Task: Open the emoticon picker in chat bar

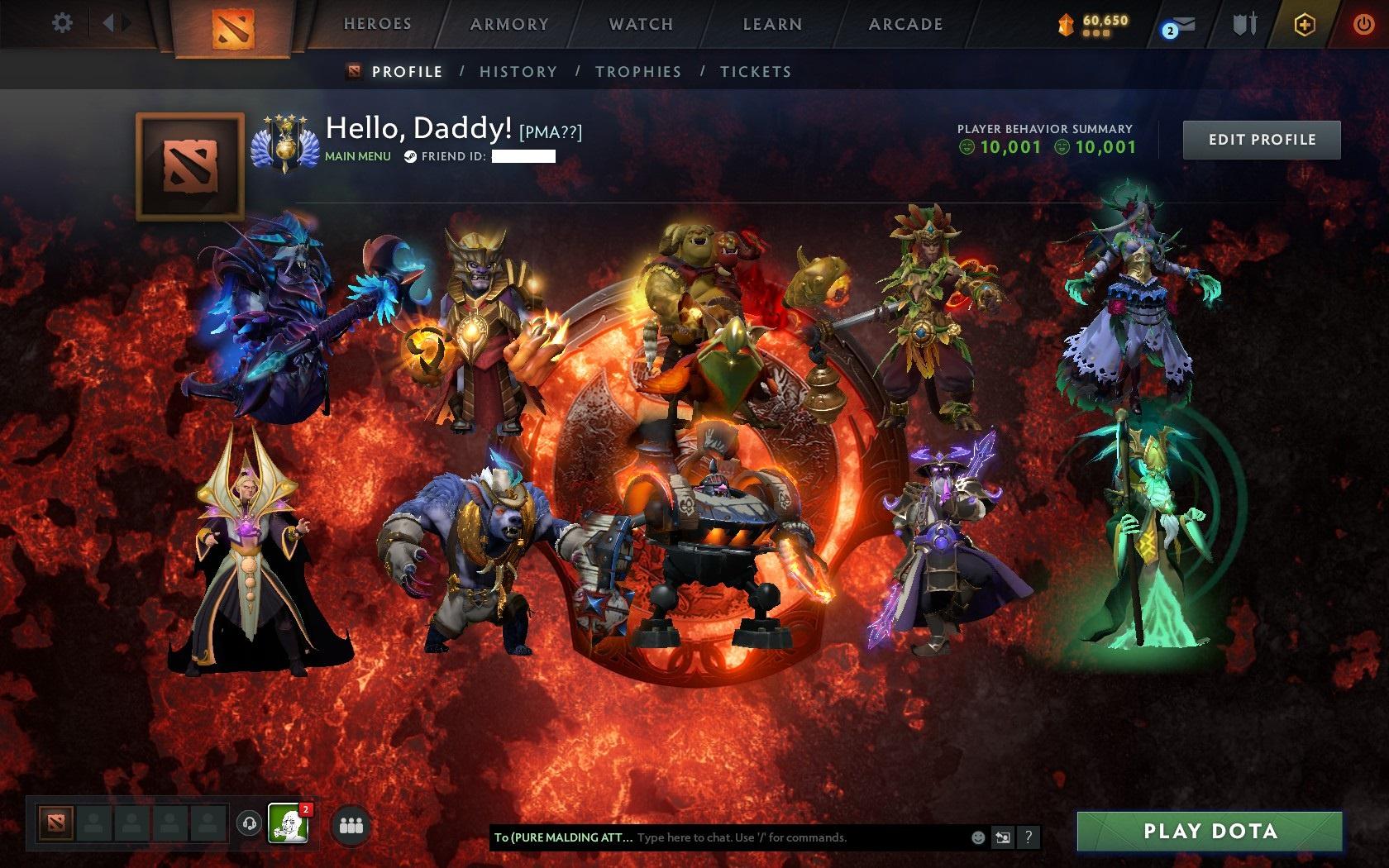Action: (980, 837)
